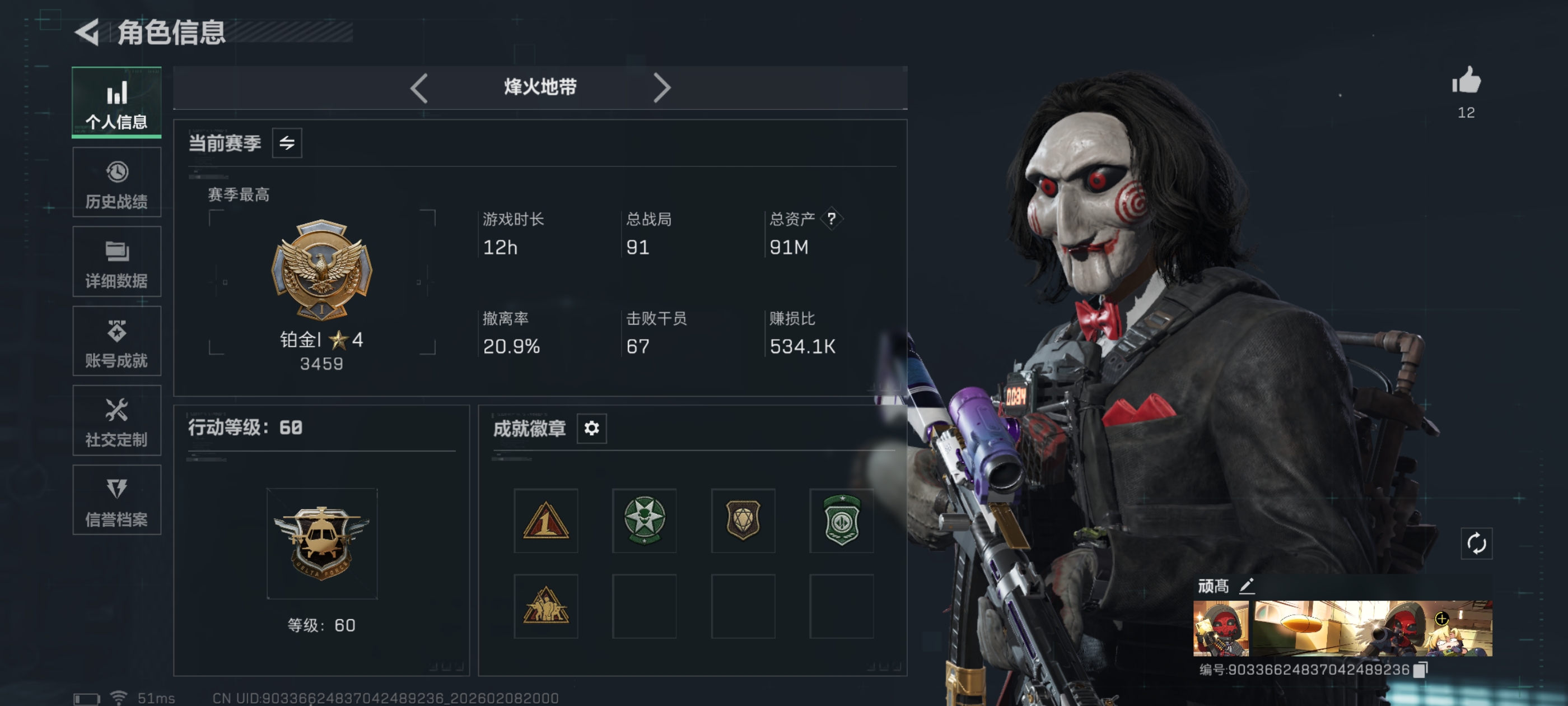This screenshot has width=1568, height=706.
Task: Select the bronze hexagon shield badge
Action: point(743,520)
